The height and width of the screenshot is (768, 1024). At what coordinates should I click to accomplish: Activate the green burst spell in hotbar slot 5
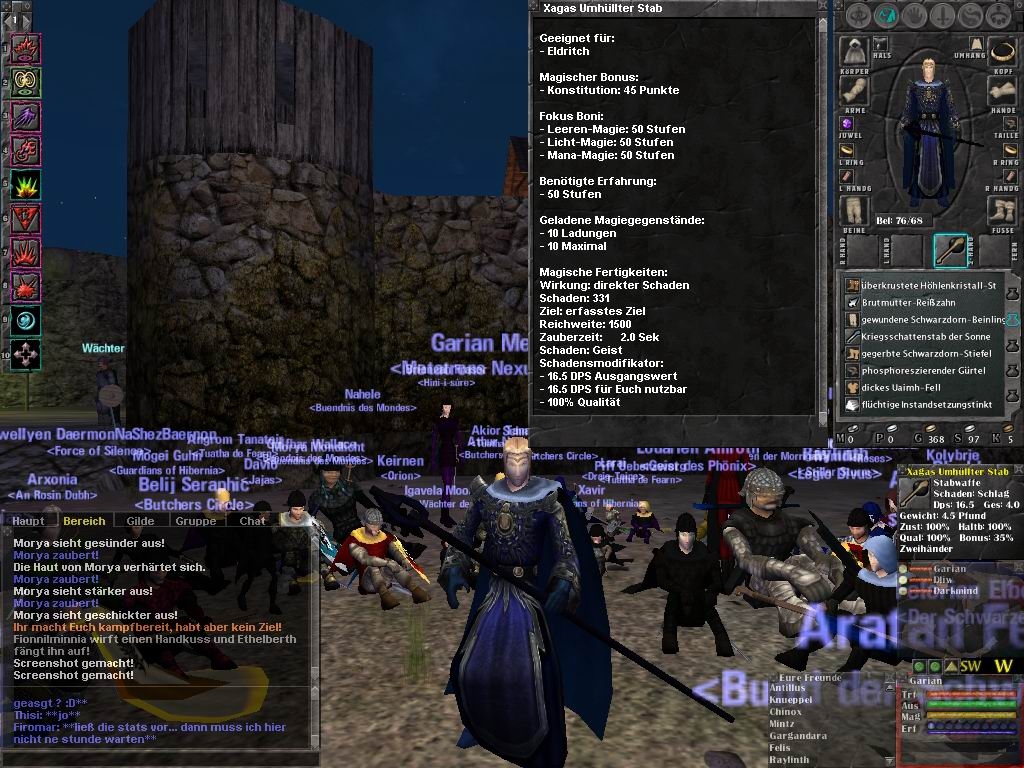pyautogui.click(x=25, y=184)
